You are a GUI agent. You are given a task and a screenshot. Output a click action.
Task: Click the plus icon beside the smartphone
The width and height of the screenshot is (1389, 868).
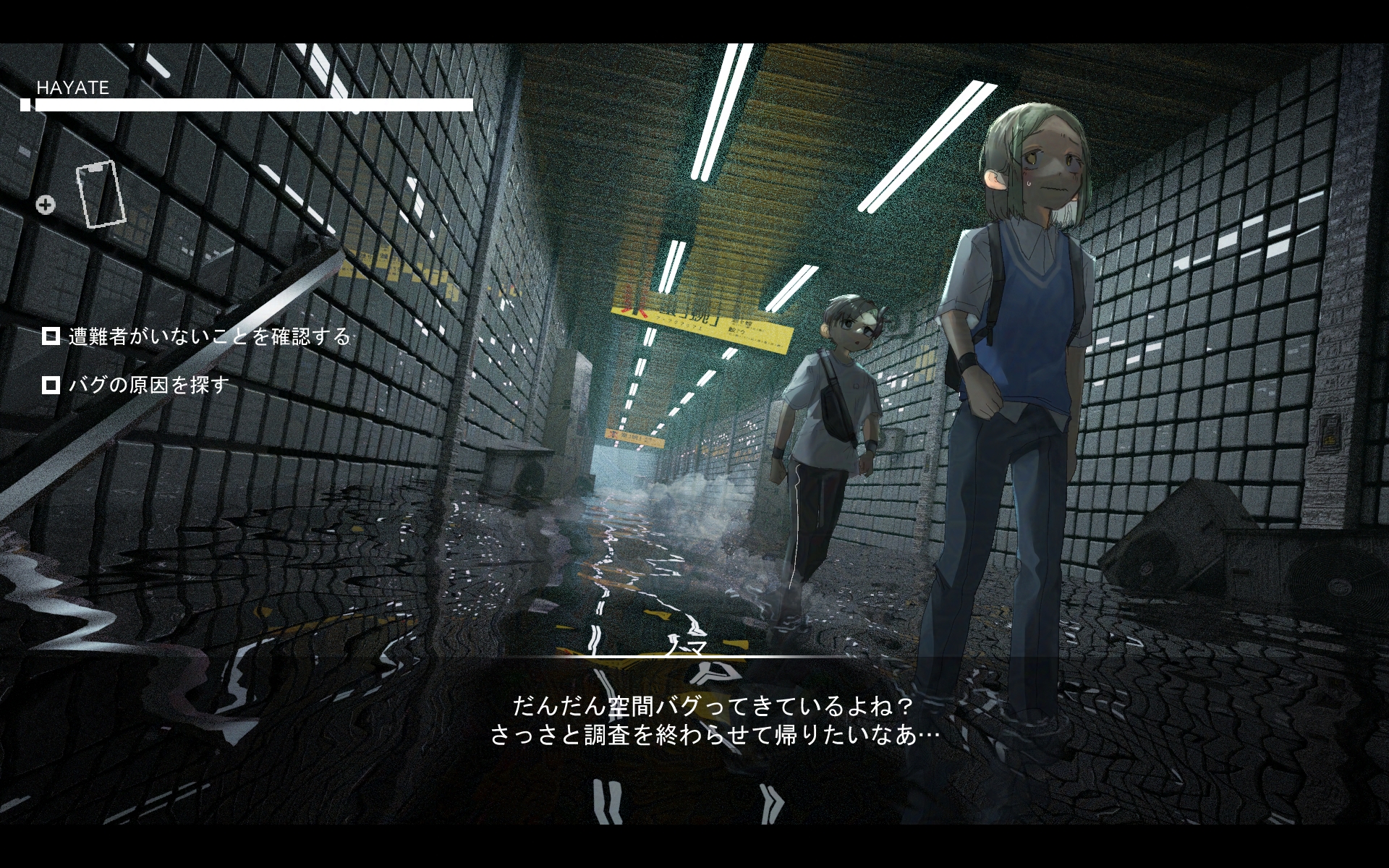tap(46, 205)
